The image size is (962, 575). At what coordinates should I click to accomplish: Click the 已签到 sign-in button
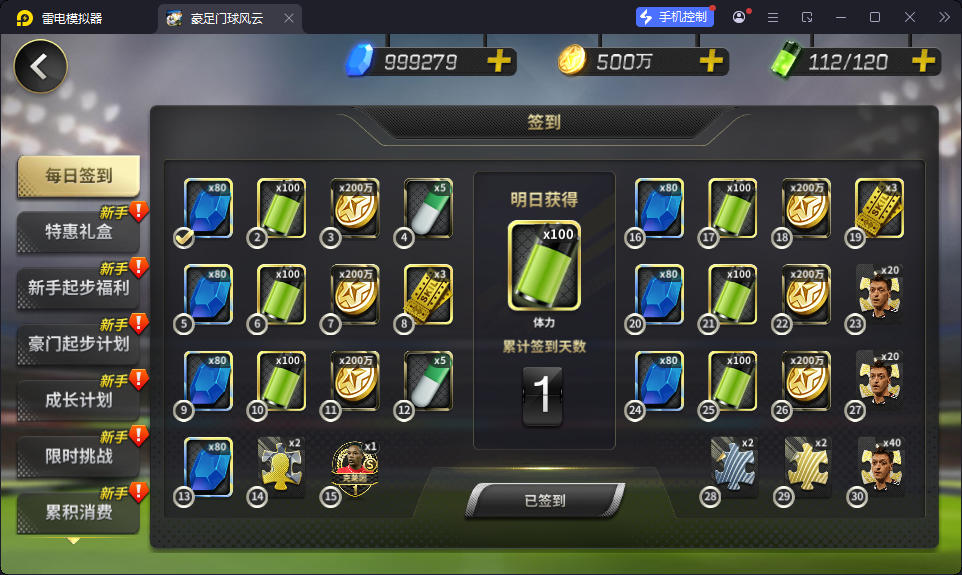click(x=545, y=501)
